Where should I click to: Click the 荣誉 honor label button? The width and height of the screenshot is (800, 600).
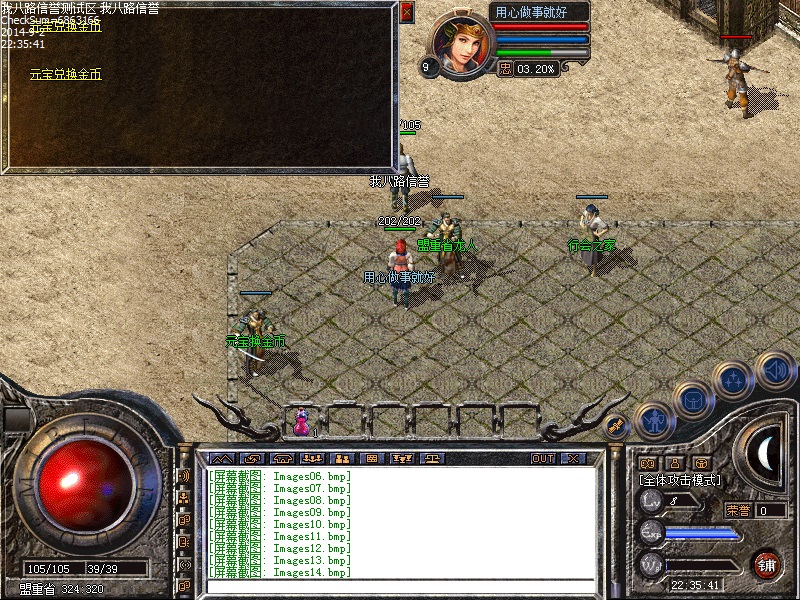coord(737,510)
